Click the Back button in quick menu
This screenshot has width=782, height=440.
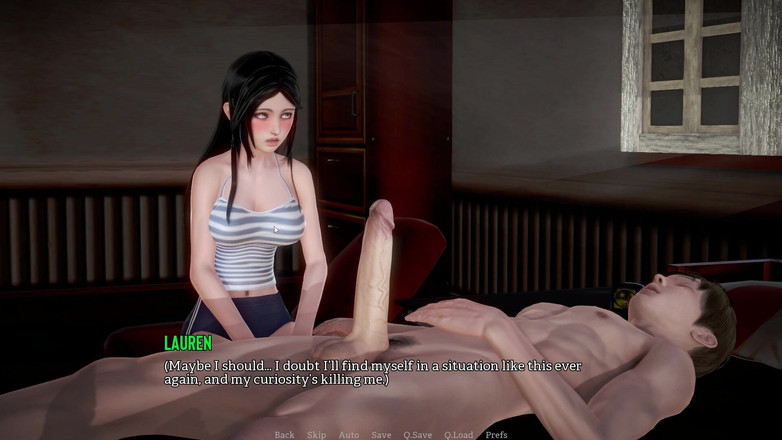[284, 435]
